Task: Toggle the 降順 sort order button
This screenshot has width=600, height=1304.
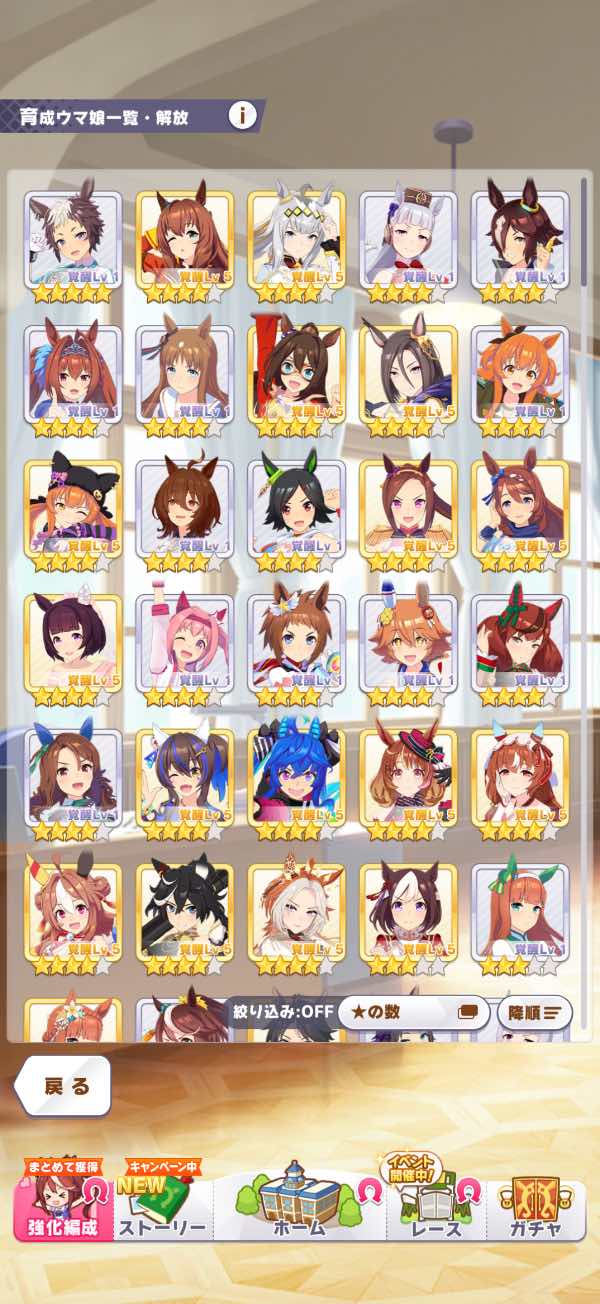Action: pyautogui.click(x=534, y=1012)
